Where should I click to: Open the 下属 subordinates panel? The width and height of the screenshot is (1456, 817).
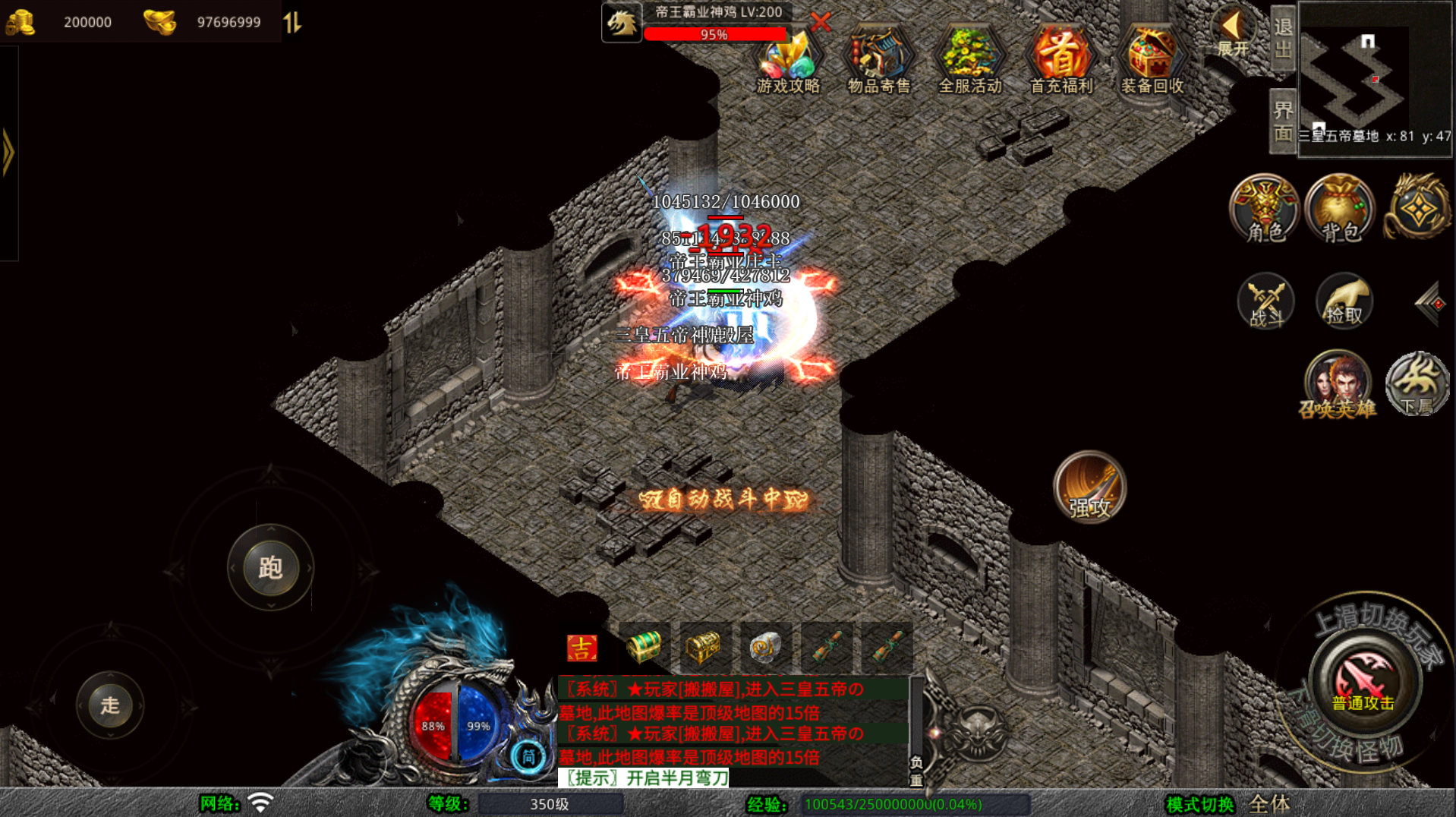[1417, 385]
